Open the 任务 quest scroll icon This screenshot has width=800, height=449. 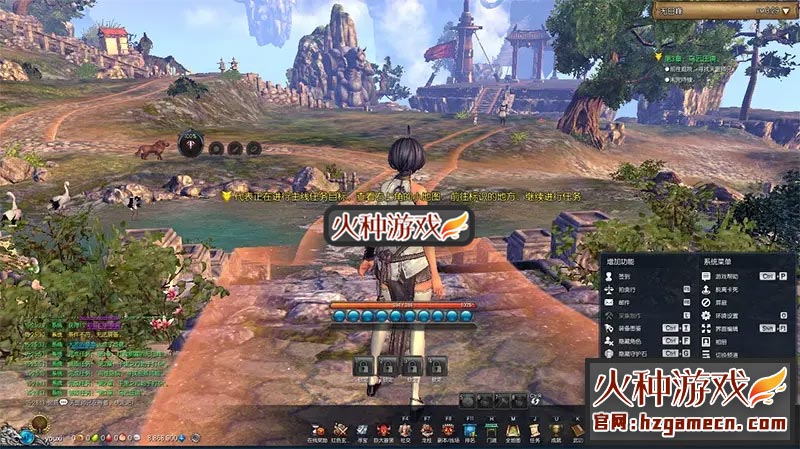click(535, 431)
